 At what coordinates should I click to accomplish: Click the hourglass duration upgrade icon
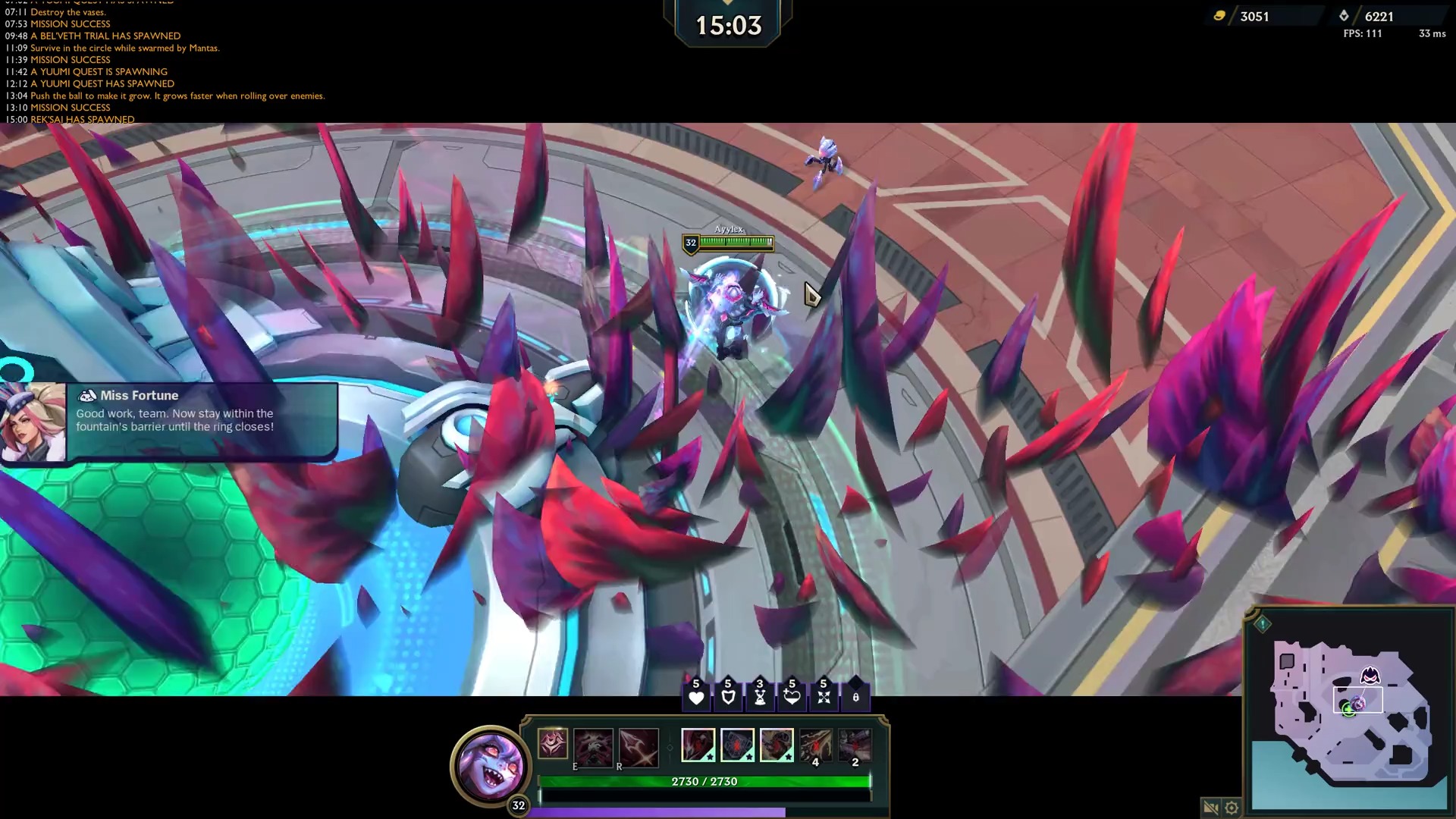[x=761, y=697]
